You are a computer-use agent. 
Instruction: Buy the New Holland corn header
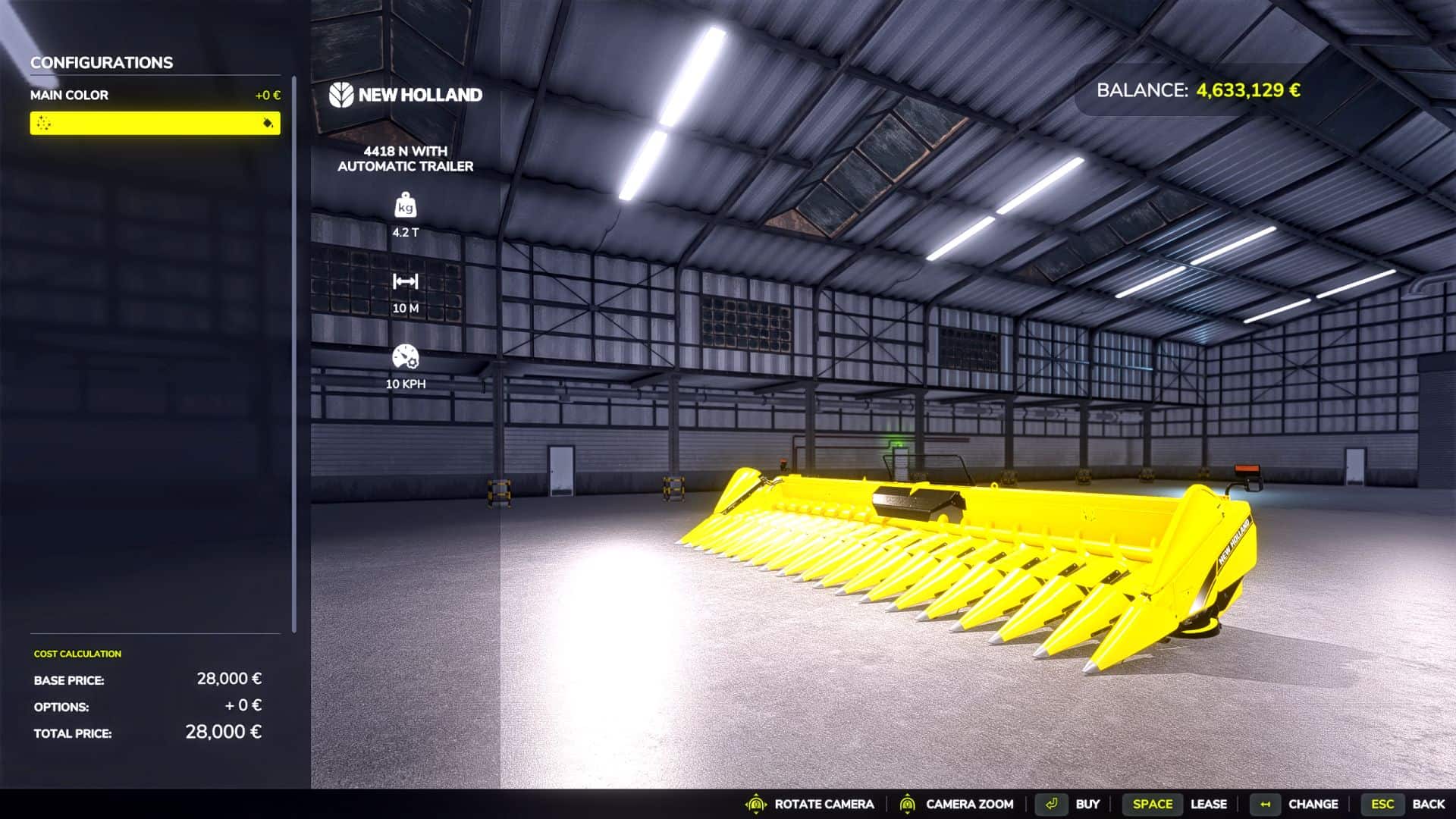1086,804
